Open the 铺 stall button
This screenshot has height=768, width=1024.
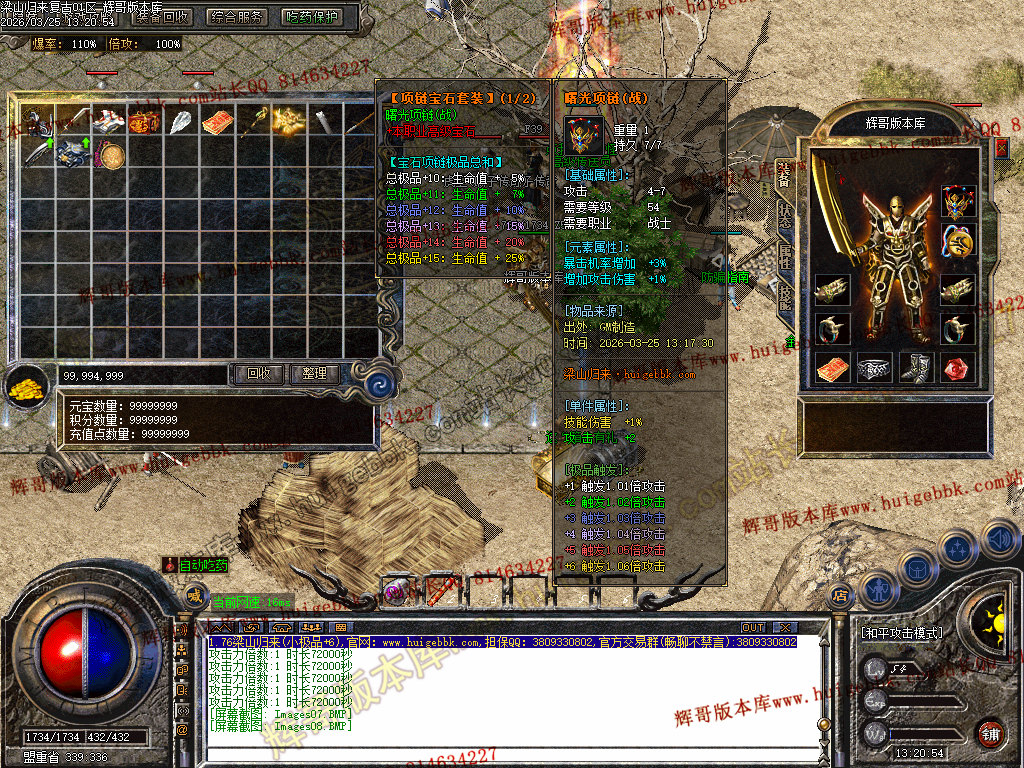tap(990, 733)
